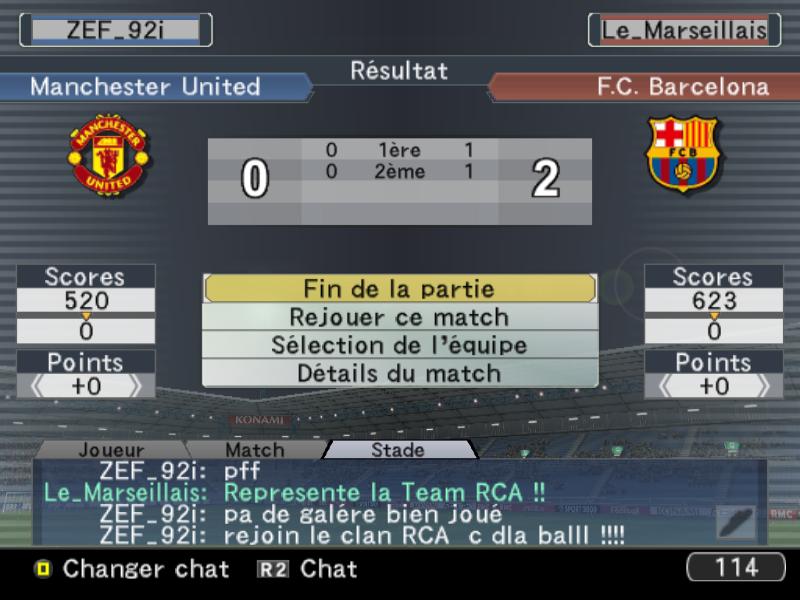Show Détails du match
This screenshot has height=600, width=800.
[x=399, y=373]
